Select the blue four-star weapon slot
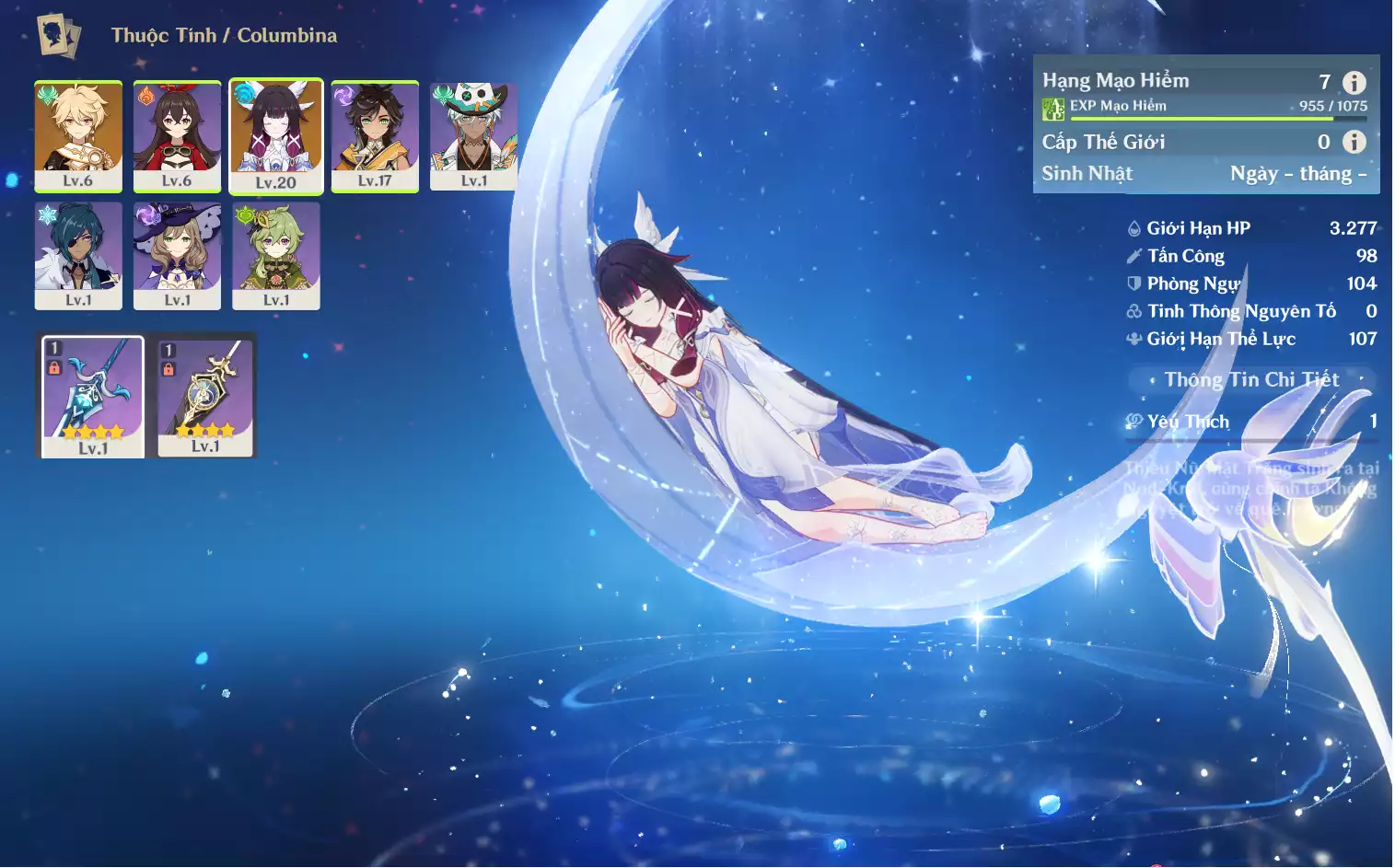The height and width of the screenshot is (868, 1395). 93,396
